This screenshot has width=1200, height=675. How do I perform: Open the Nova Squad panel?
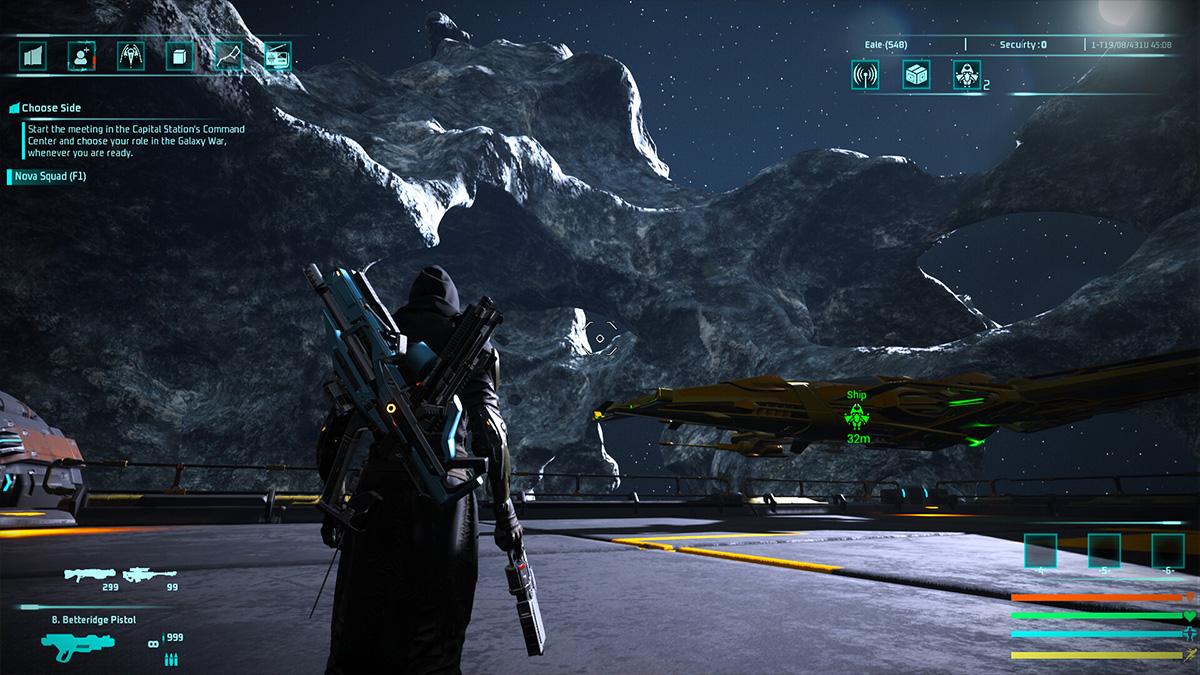coord(50,177)
